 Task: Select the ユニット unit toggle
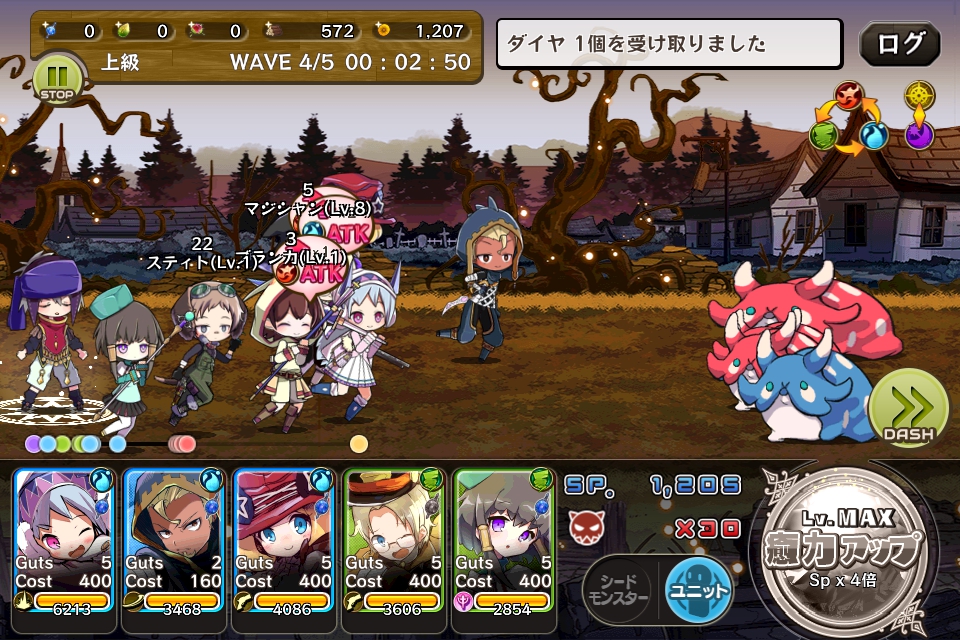tap(698, 590)
